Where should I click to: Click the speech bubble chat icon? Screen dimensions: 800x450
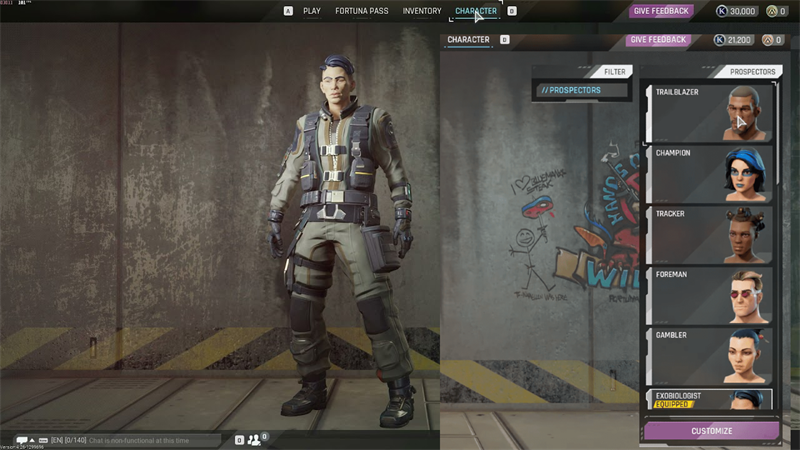point(22,440)
